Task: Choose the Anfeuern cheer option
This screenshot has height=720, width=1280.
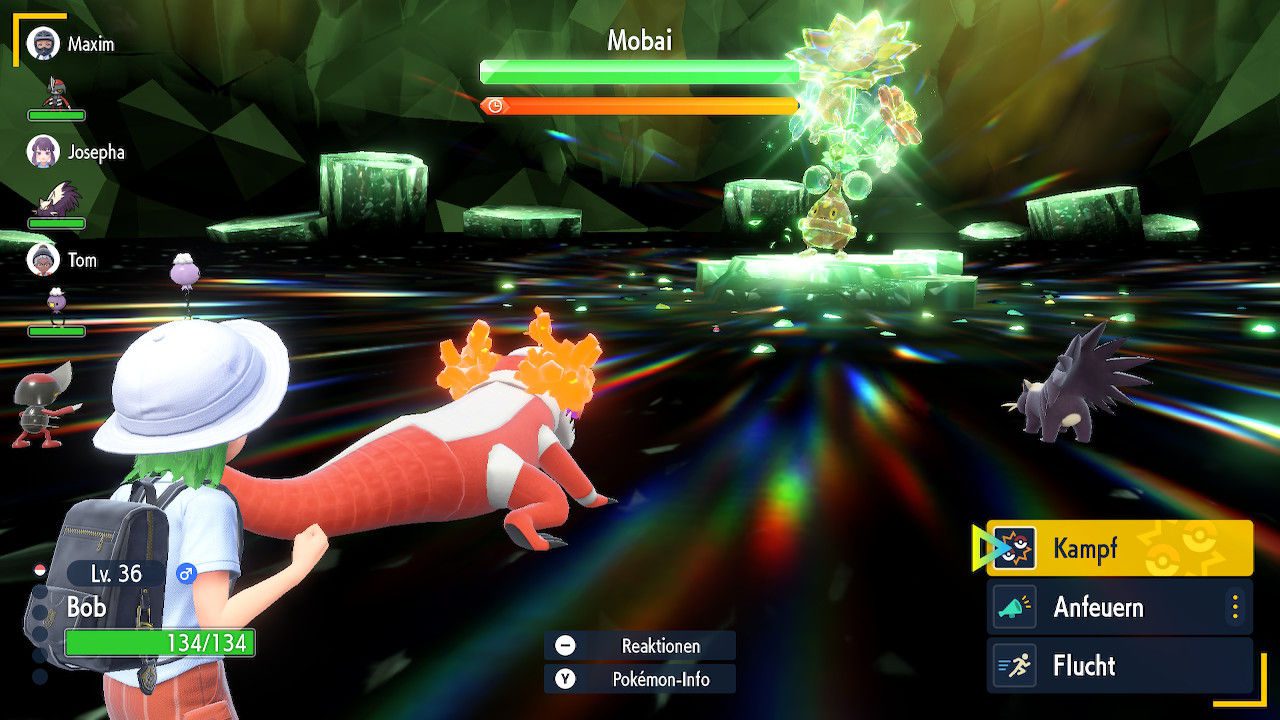Action: pos(1110,607)
